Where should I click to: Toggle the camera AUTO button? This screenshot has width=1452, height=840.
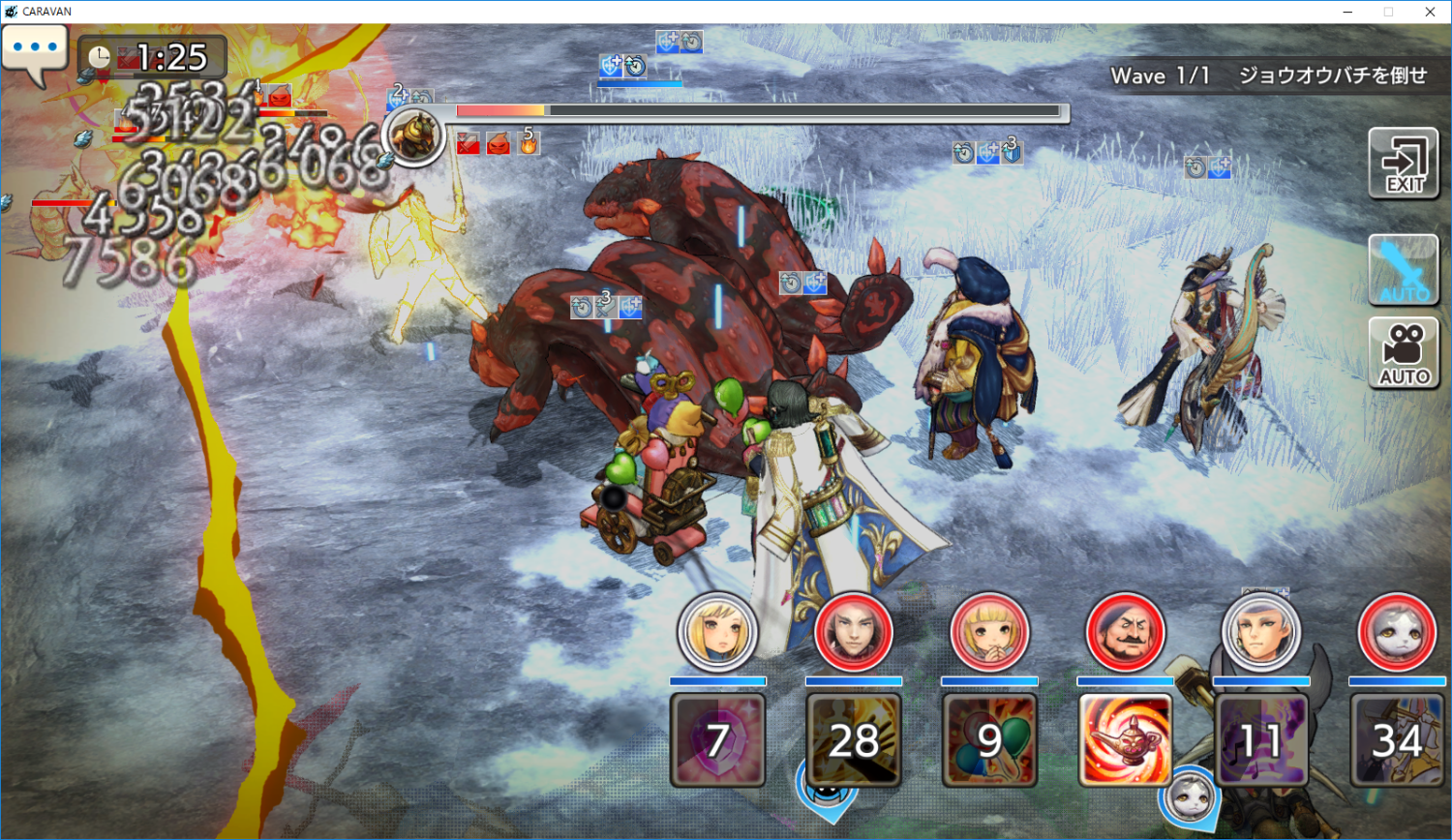point(1404,353)
